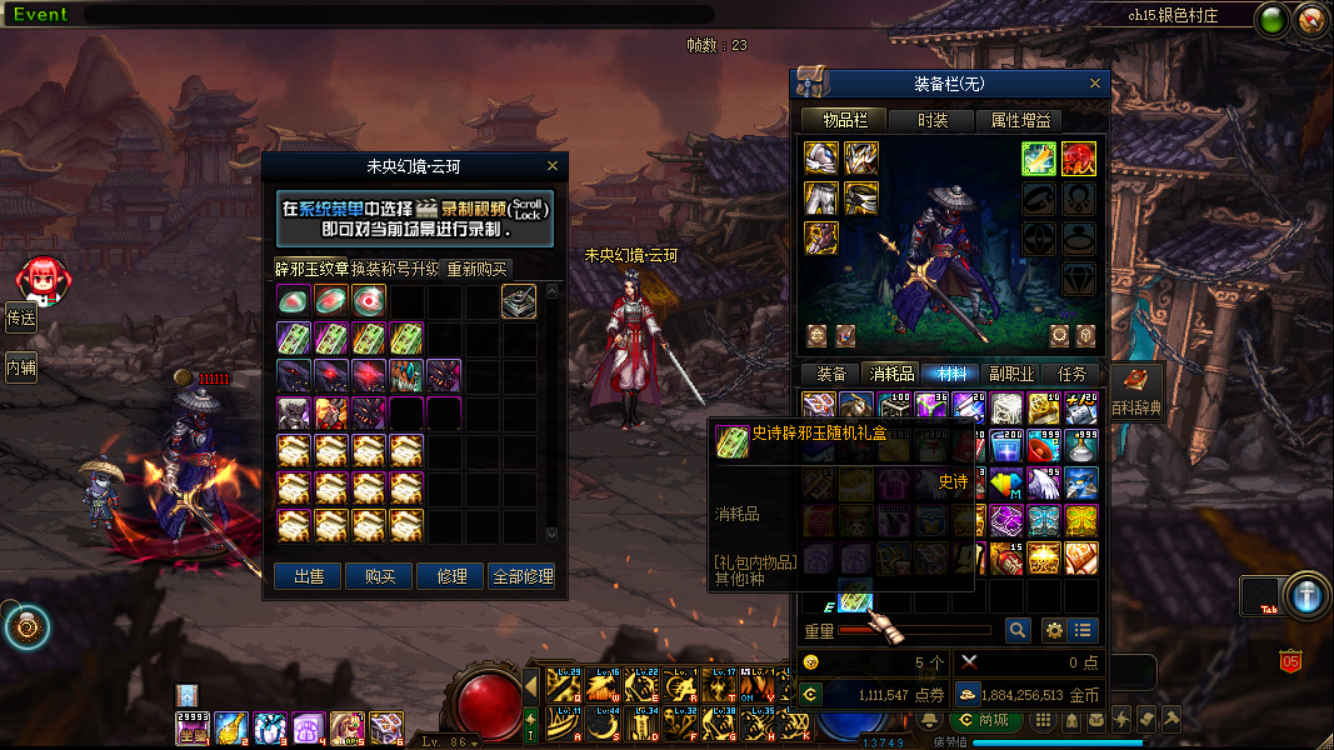Open the 换装称号升级 shop tab
1334x750 pixels.
click(396, 269)
